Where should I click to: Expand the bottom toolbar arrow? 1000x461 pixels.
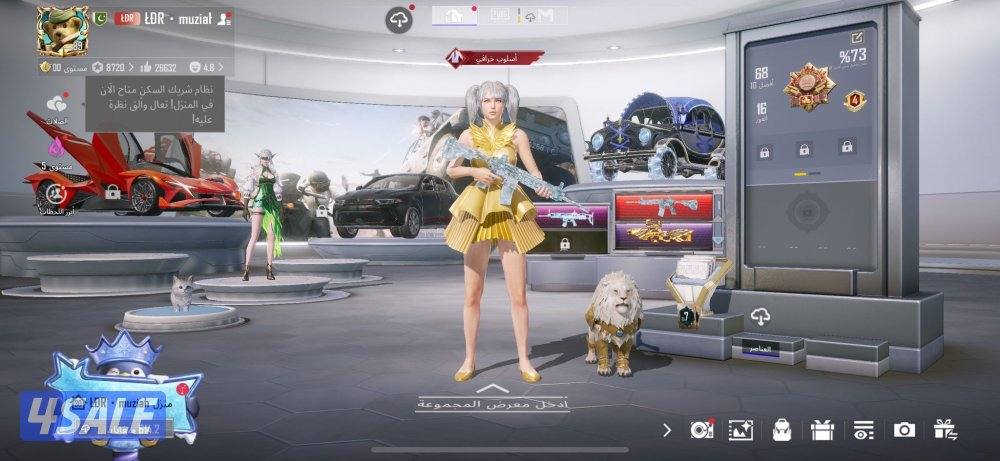[x=667, y=430]
